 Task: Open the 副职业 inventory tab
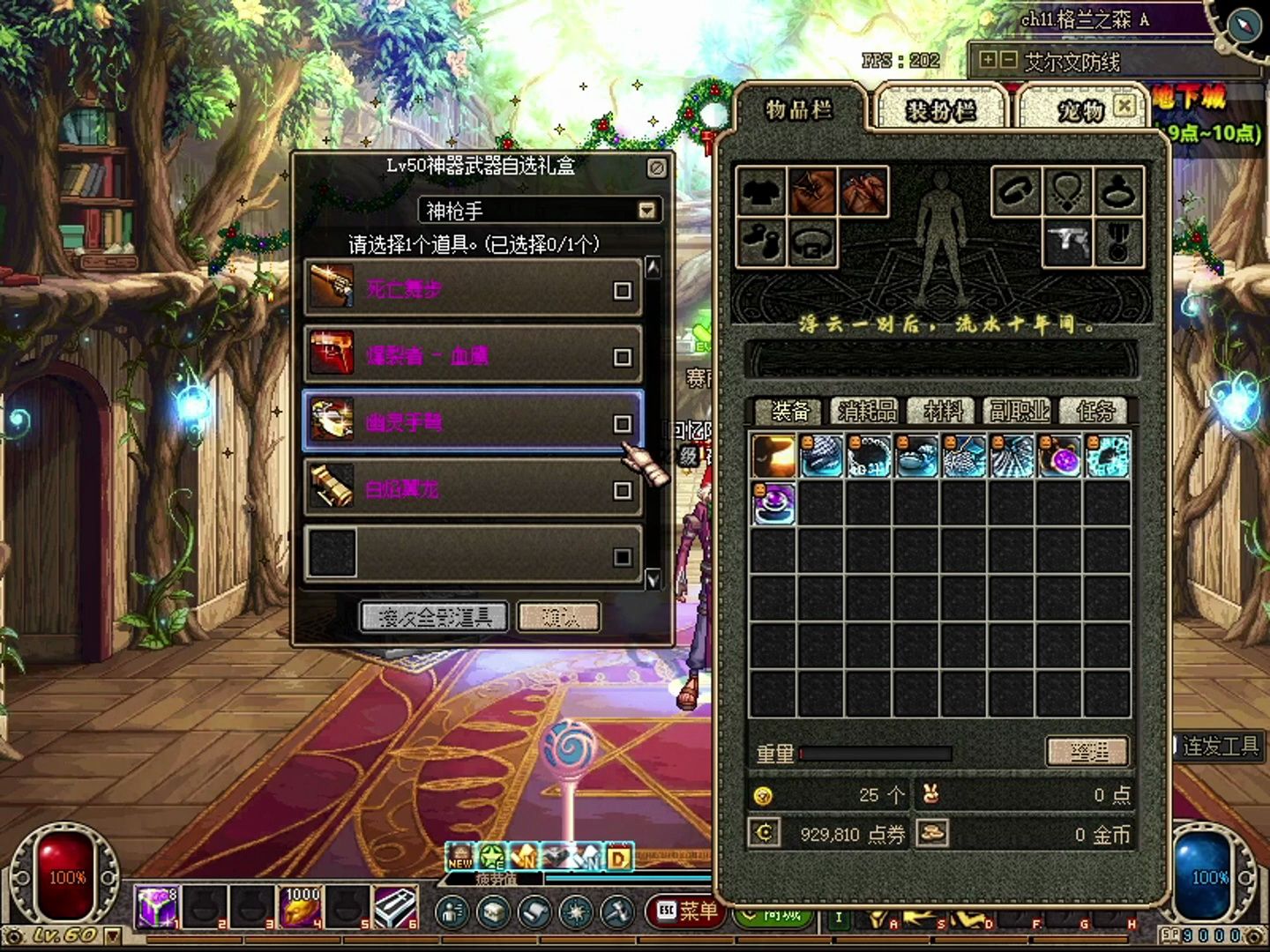coord(1019,411)
